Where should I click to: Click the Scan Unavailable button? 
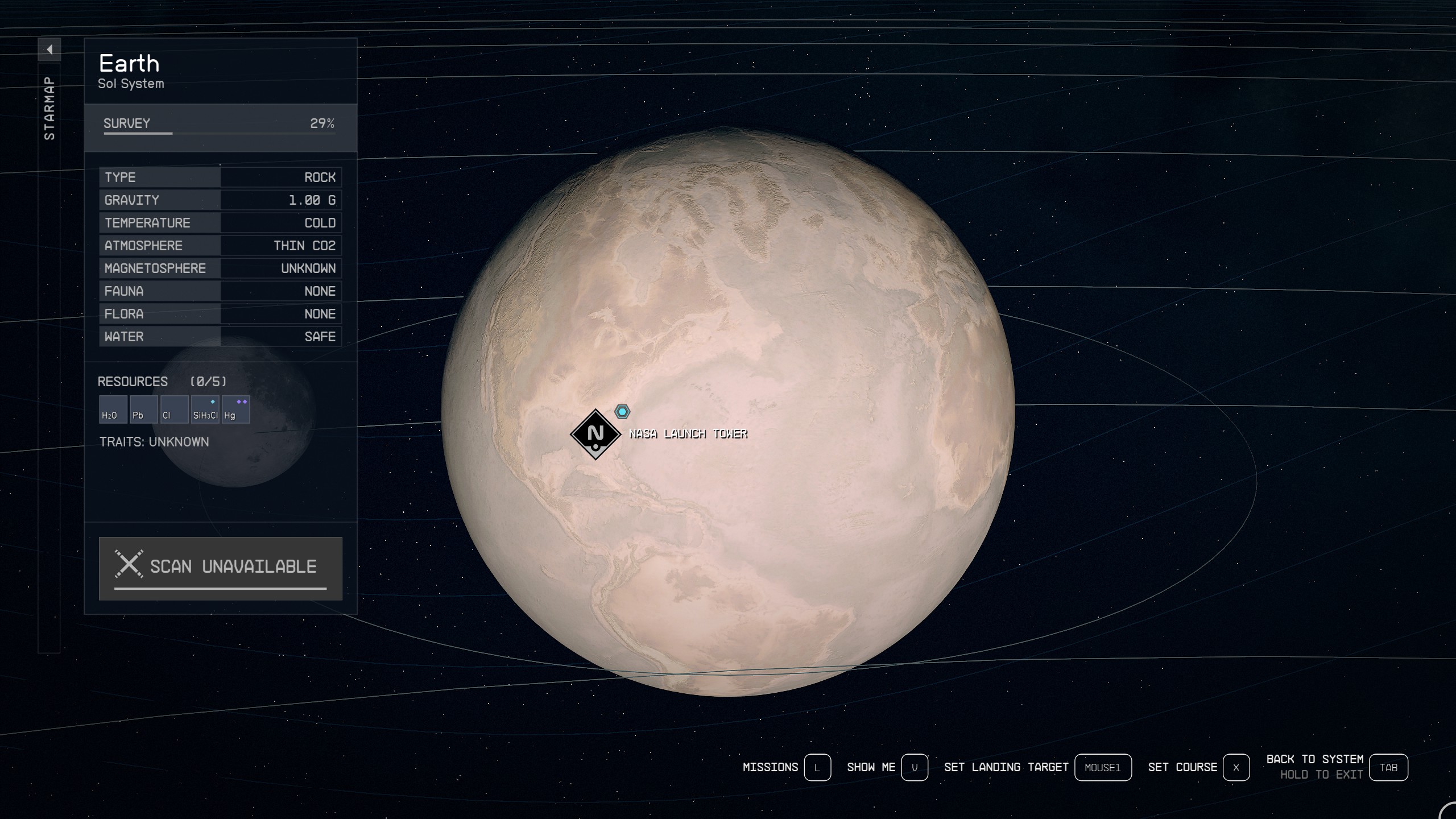[221, 568]
